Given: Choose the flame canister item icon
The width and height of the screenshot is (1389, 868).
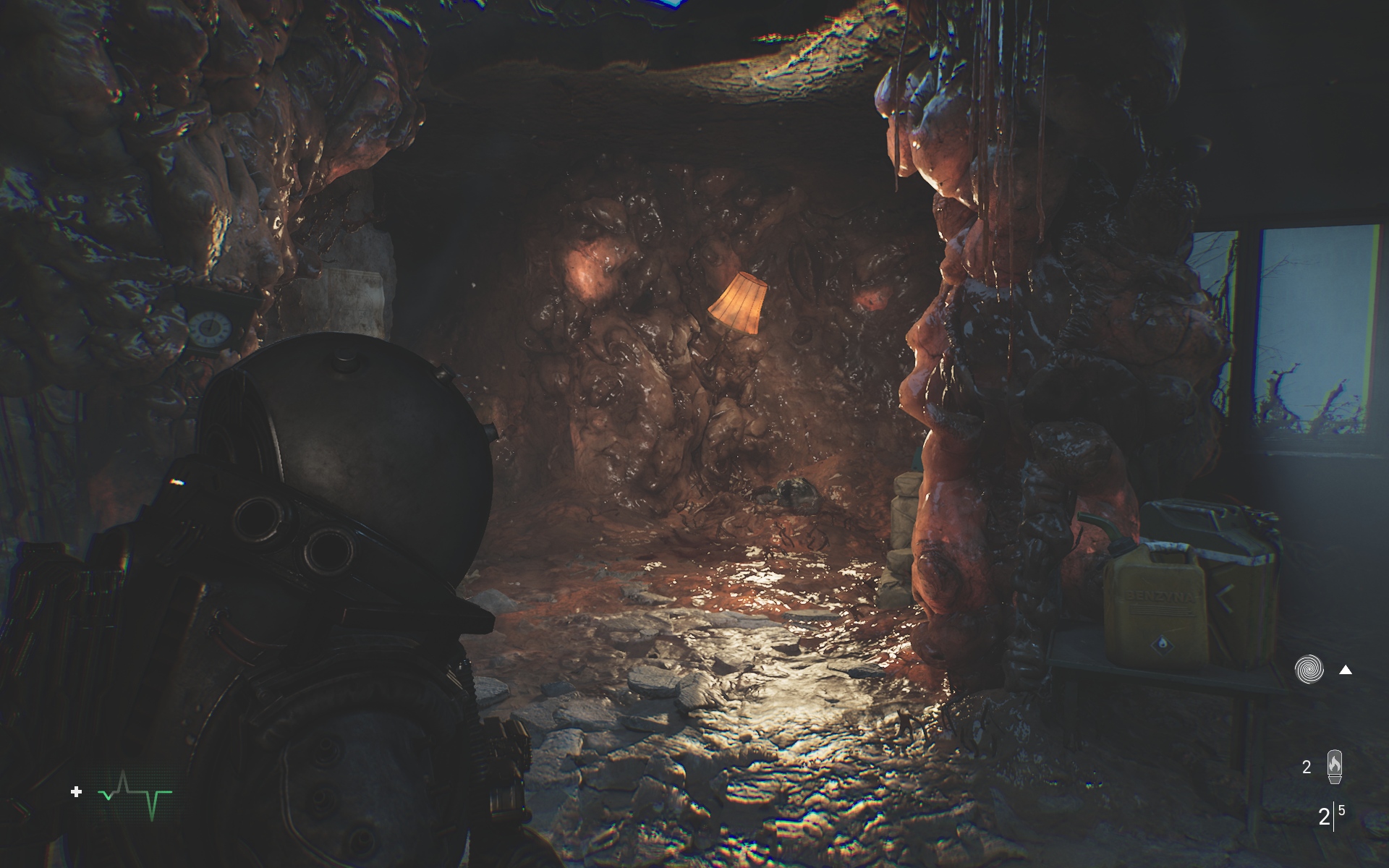Looking at the screenshot, I should (1335, 767).
